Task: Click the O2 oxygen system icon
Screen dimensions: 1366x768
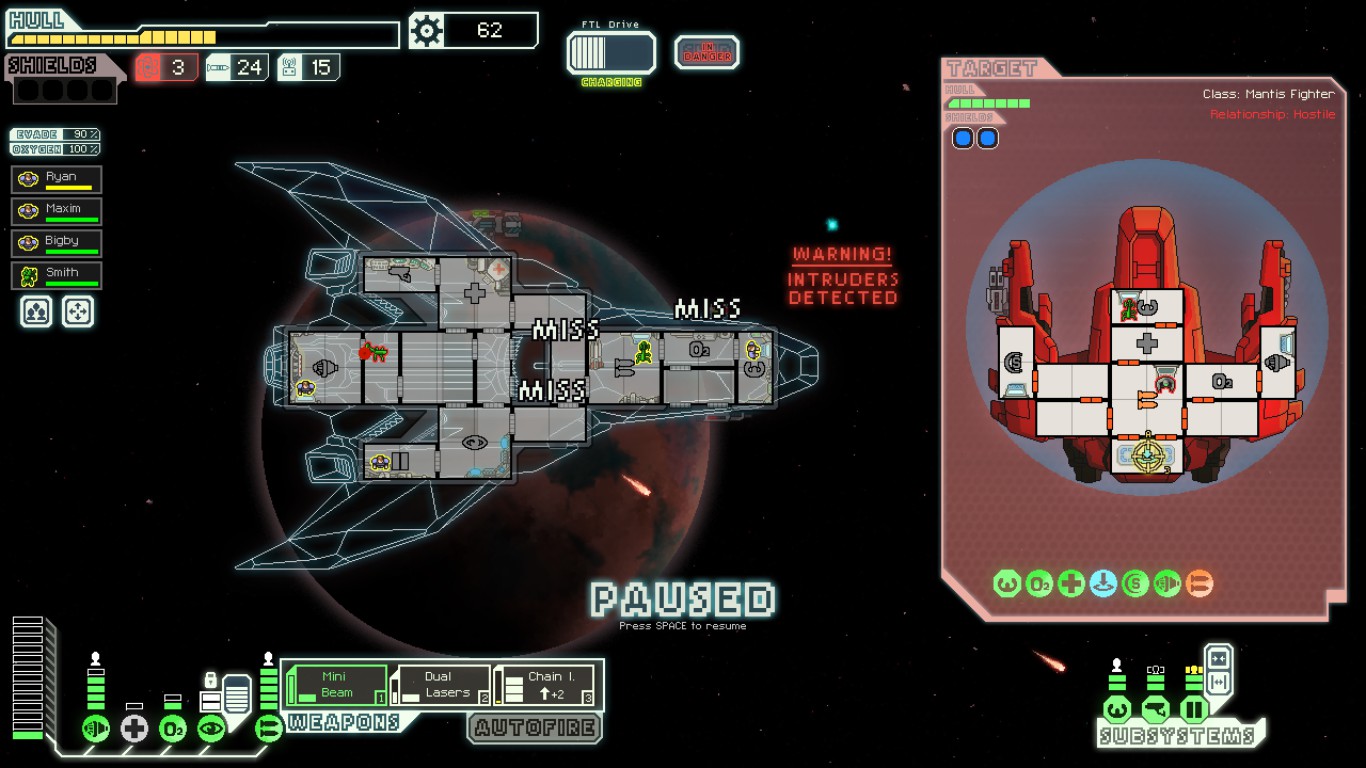Action: (x=173, y=728)
